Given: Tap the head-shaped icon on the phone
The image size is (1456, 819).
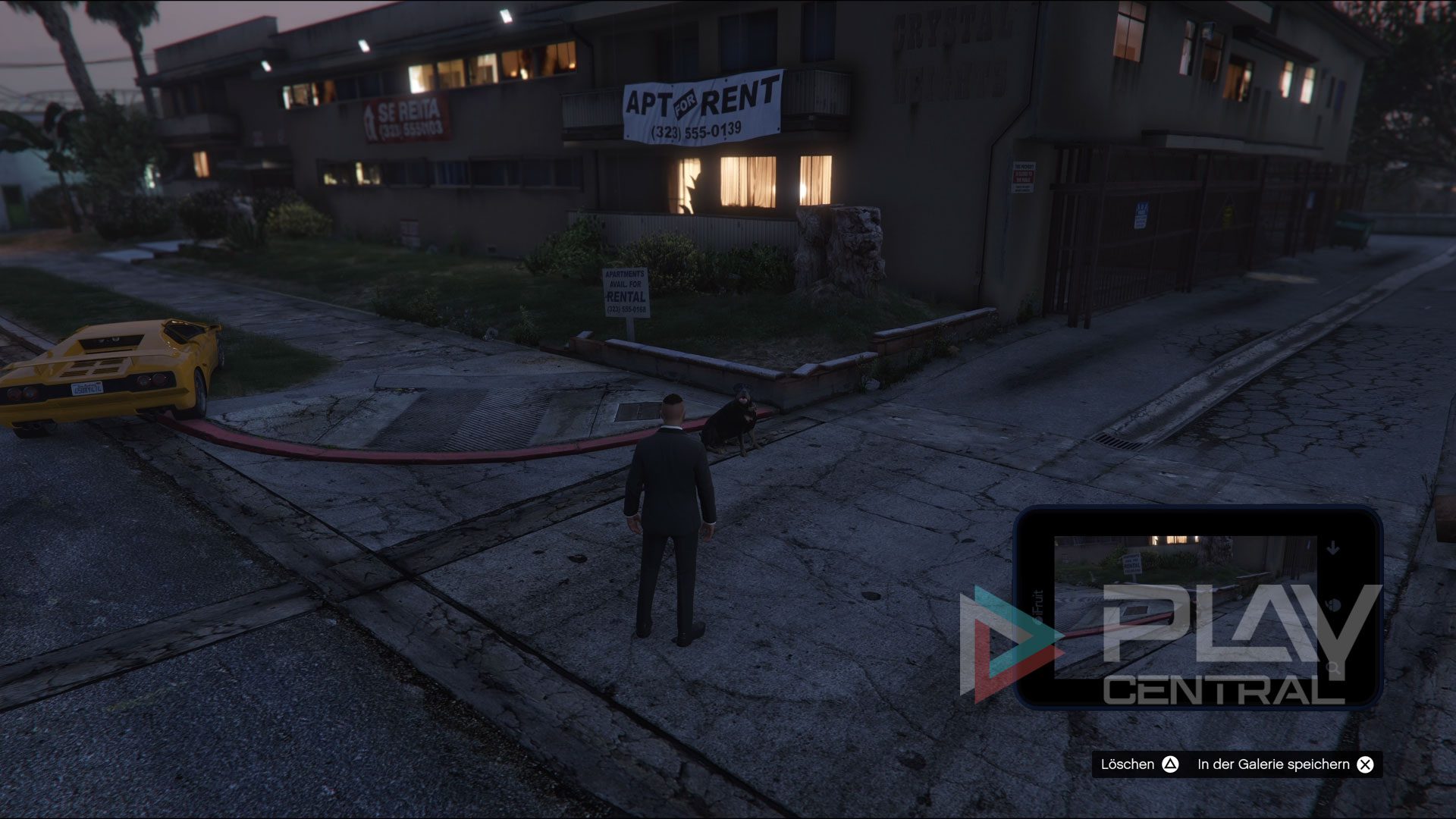Looking at the screenshot, I should pyautogui.click(x=1333, y=607).
